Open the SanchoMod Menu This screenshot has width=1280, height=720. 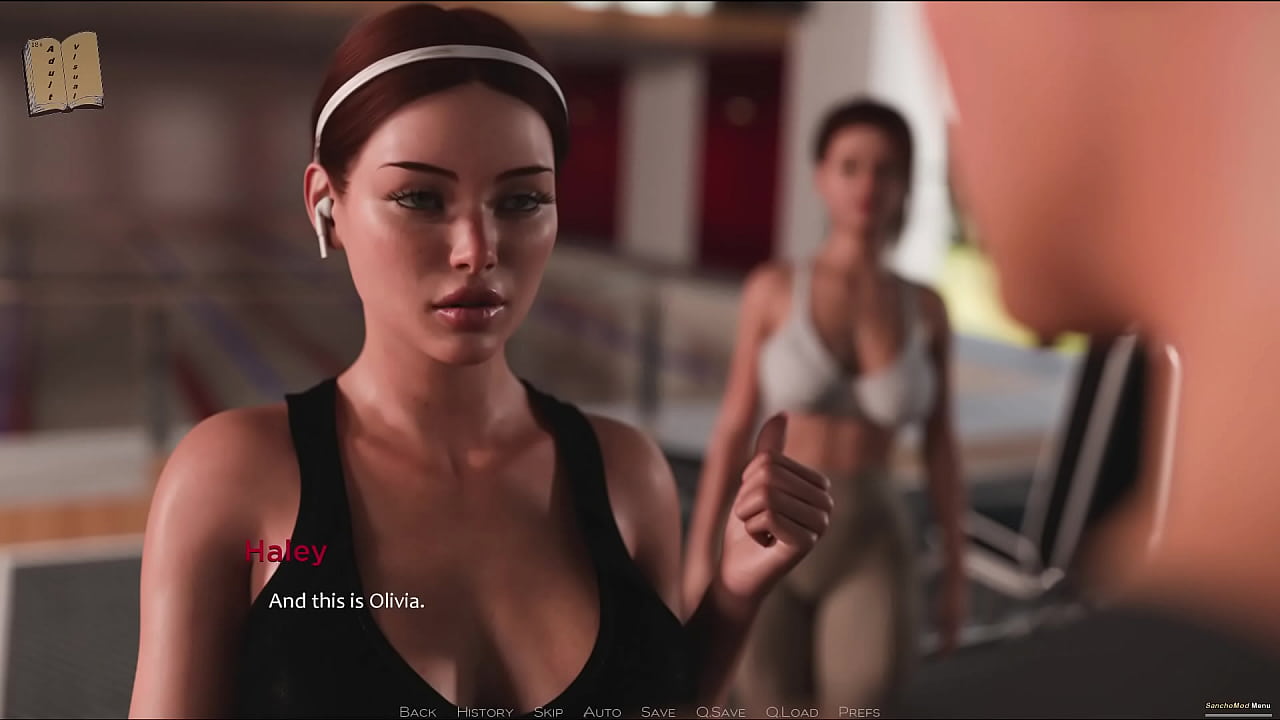click(1237, 706)
